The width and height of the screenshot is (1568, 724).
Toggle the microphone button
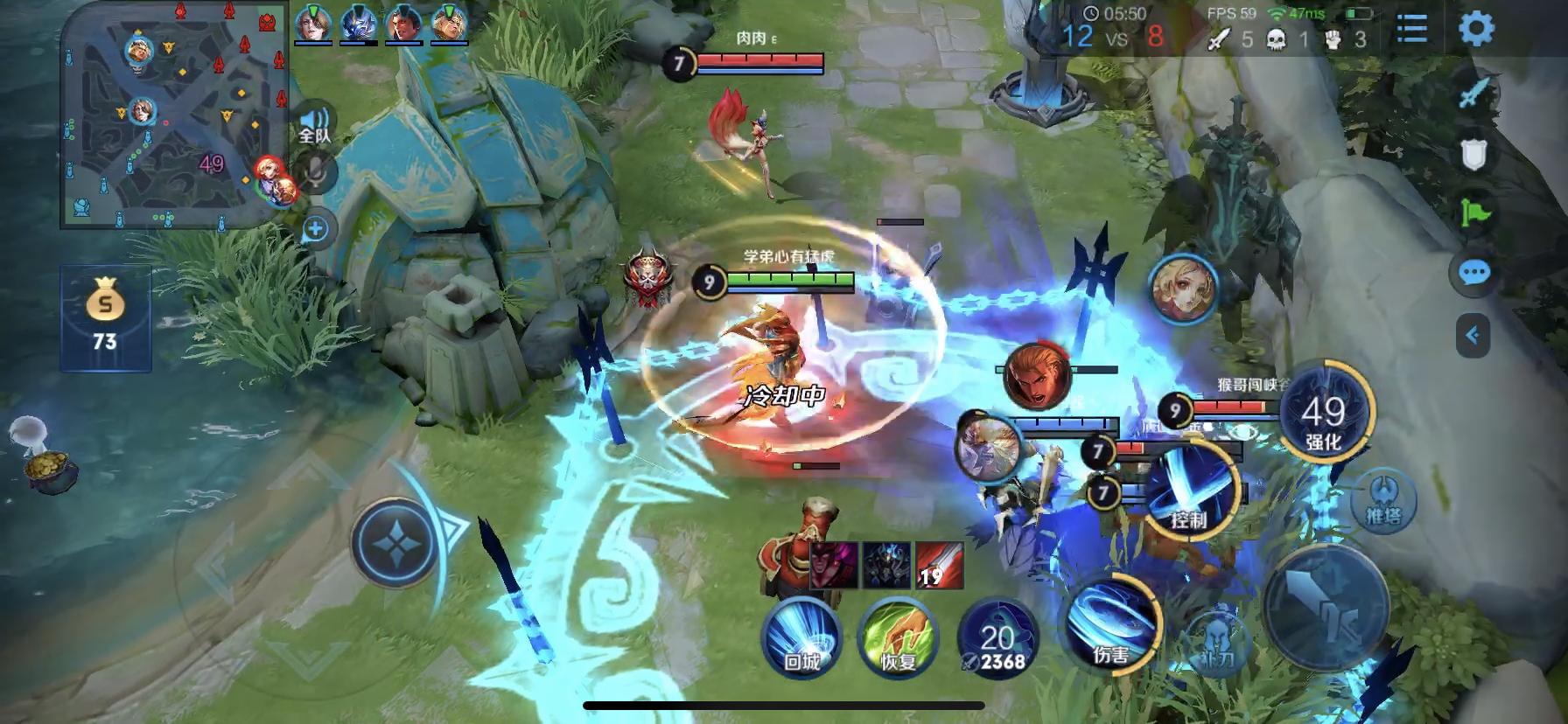315,171
